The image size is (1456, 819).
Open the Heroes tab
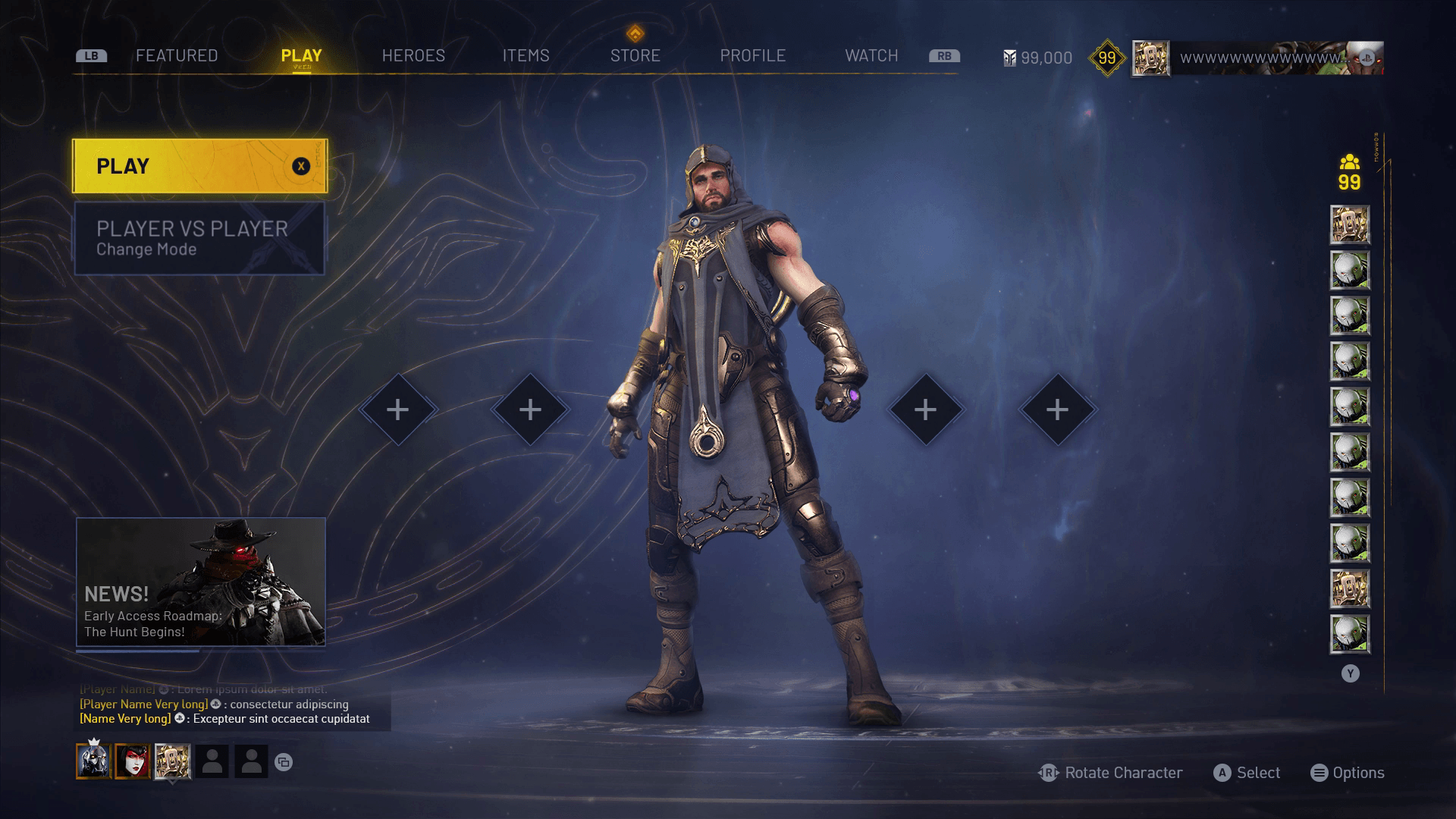pyautogui.click(x=413, y=56)
